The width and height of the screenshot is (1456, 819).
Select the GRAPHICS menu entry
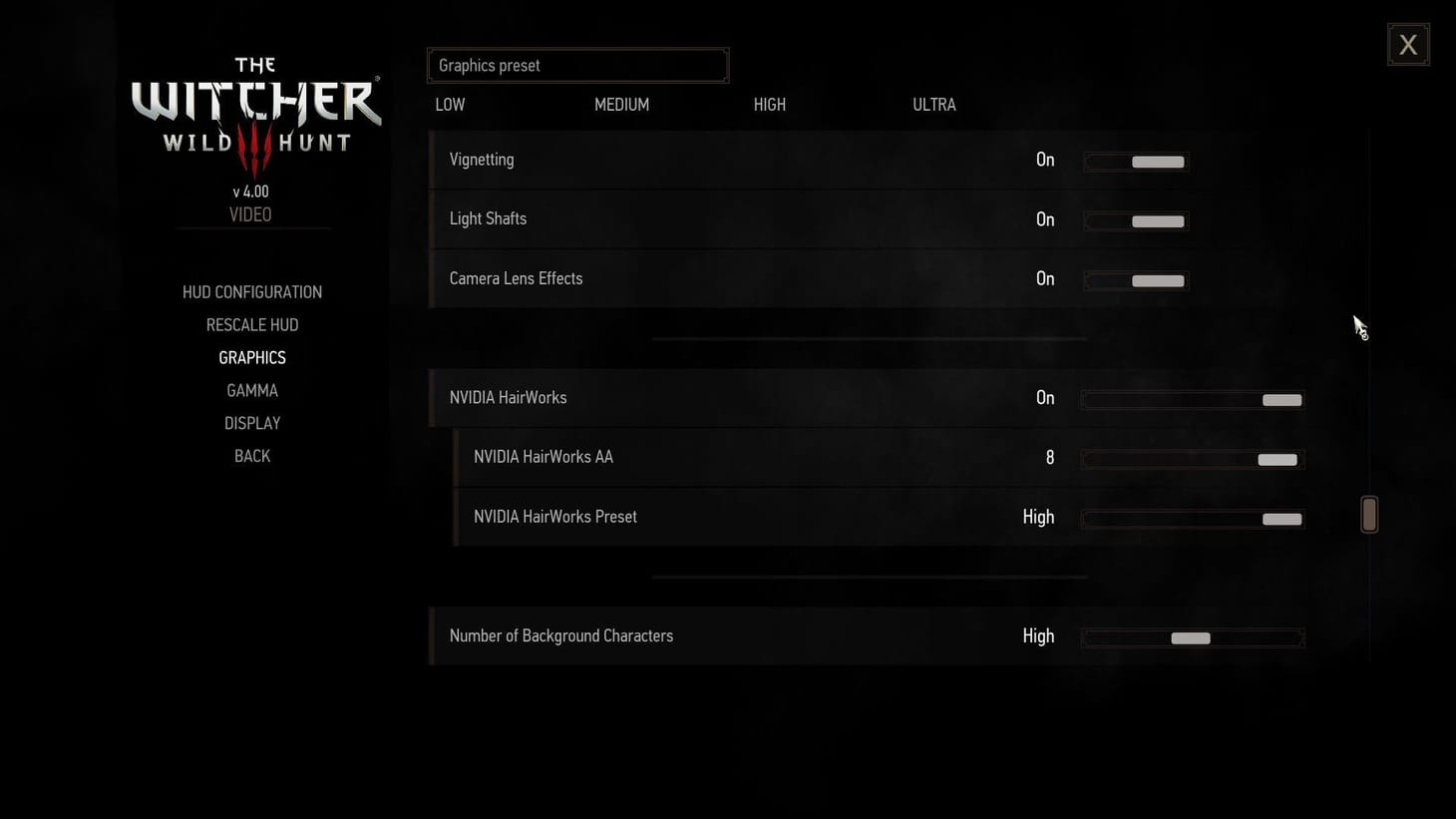click(251, 357)
